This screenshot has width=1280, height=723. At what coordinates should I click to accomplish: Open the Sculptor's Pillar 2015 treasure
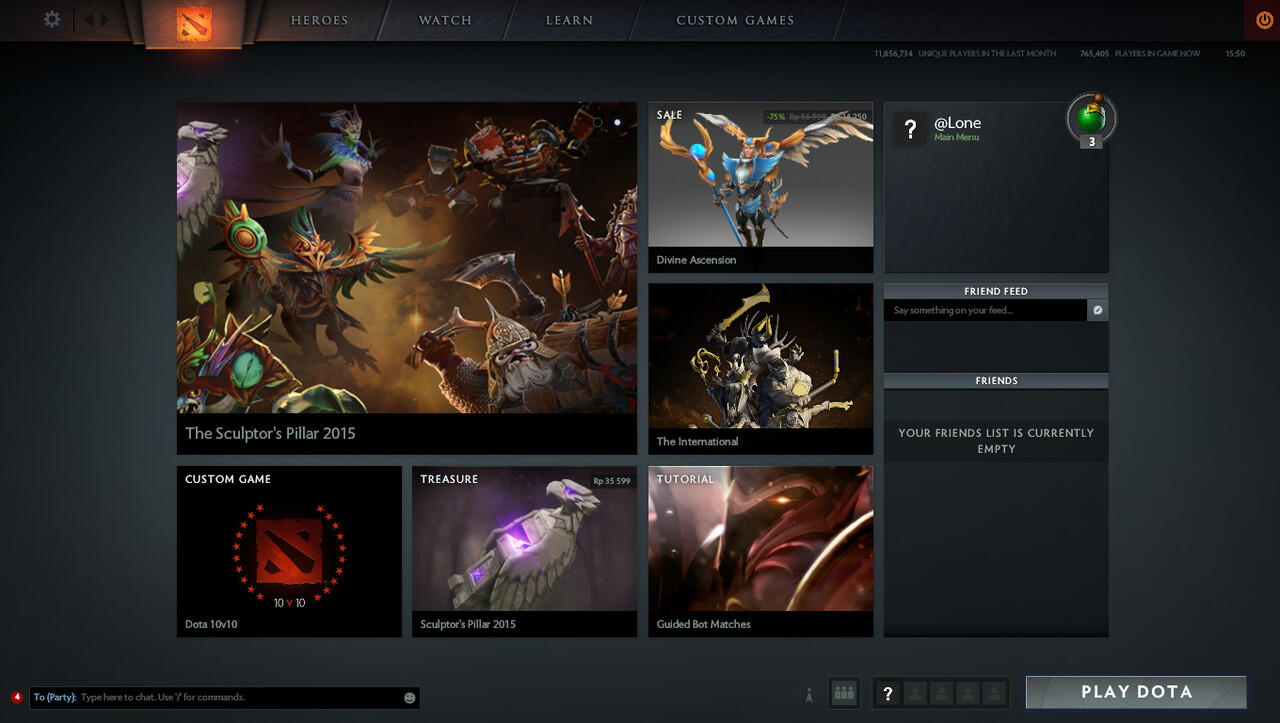[524, 551]
